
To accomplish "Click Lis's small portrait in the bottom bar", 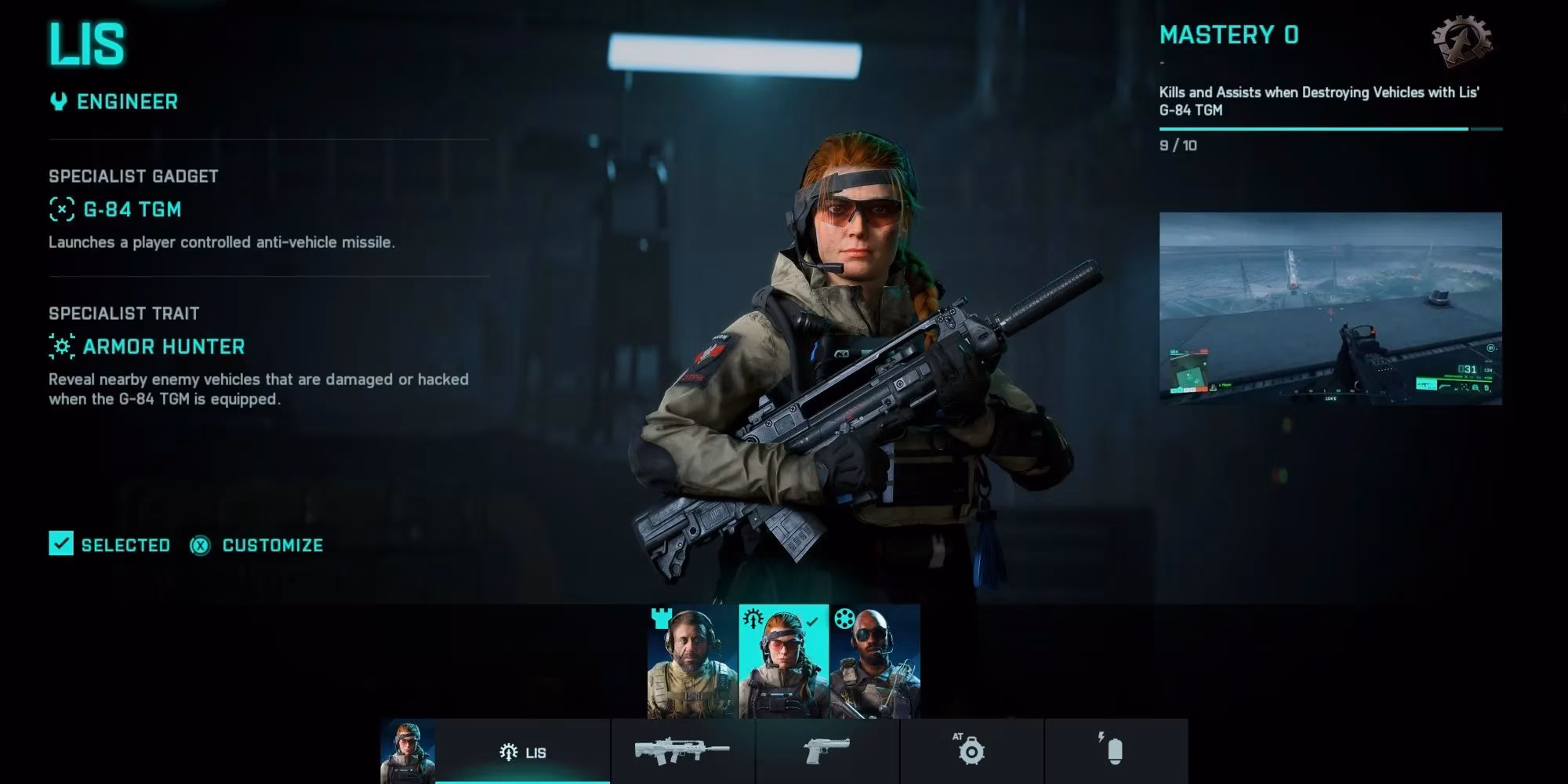I will coord(407,750).
